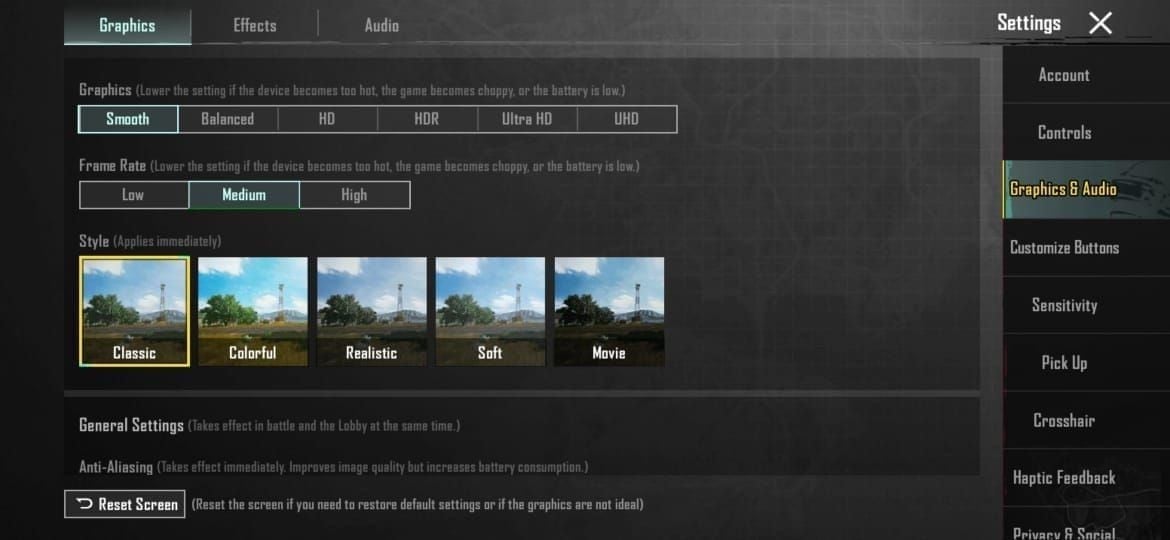This screenshot has width=1170, height=540.
Task: Set frame rate to Low
Action: click(133, 195)
